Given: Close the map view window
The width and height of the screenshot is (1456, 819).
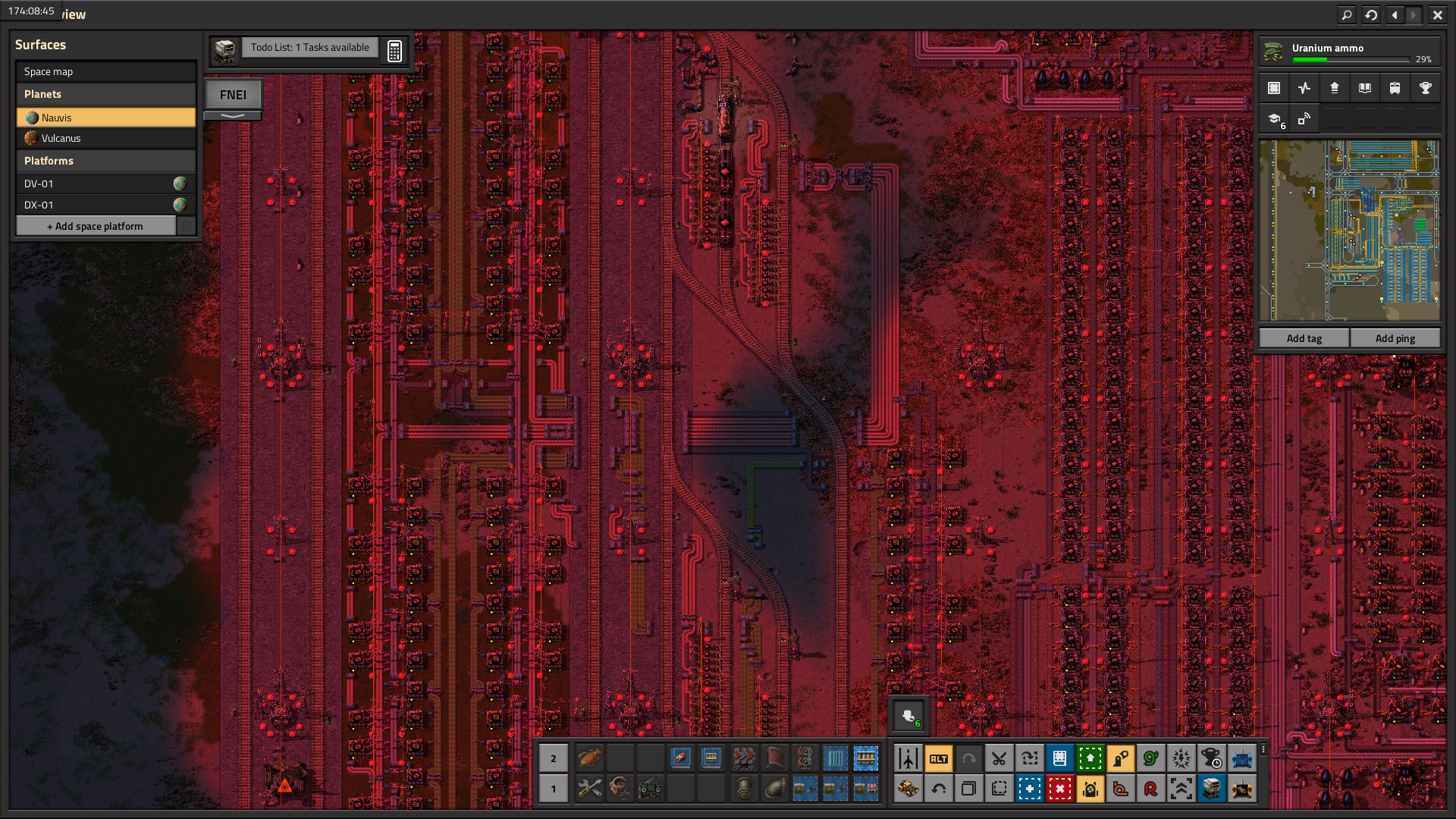Looking at the screenshot, I should [1437, 14].
